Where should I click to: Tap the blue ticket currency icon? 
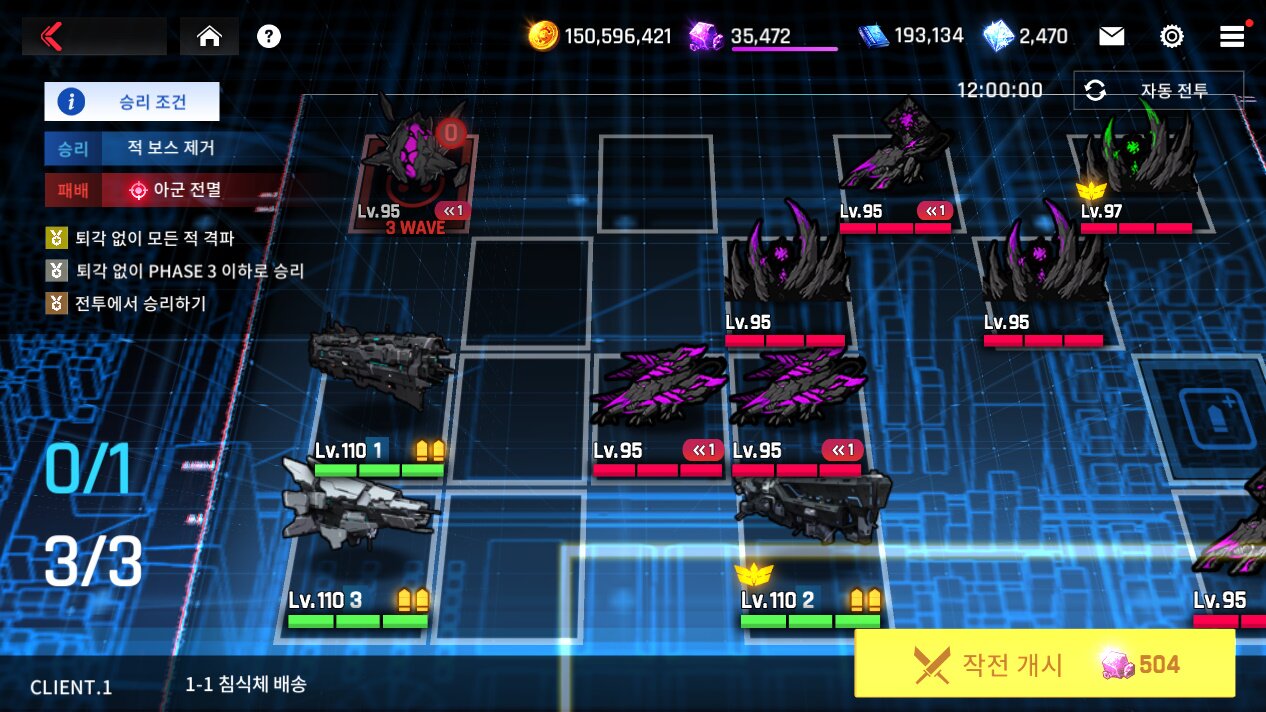click(873, 37)
